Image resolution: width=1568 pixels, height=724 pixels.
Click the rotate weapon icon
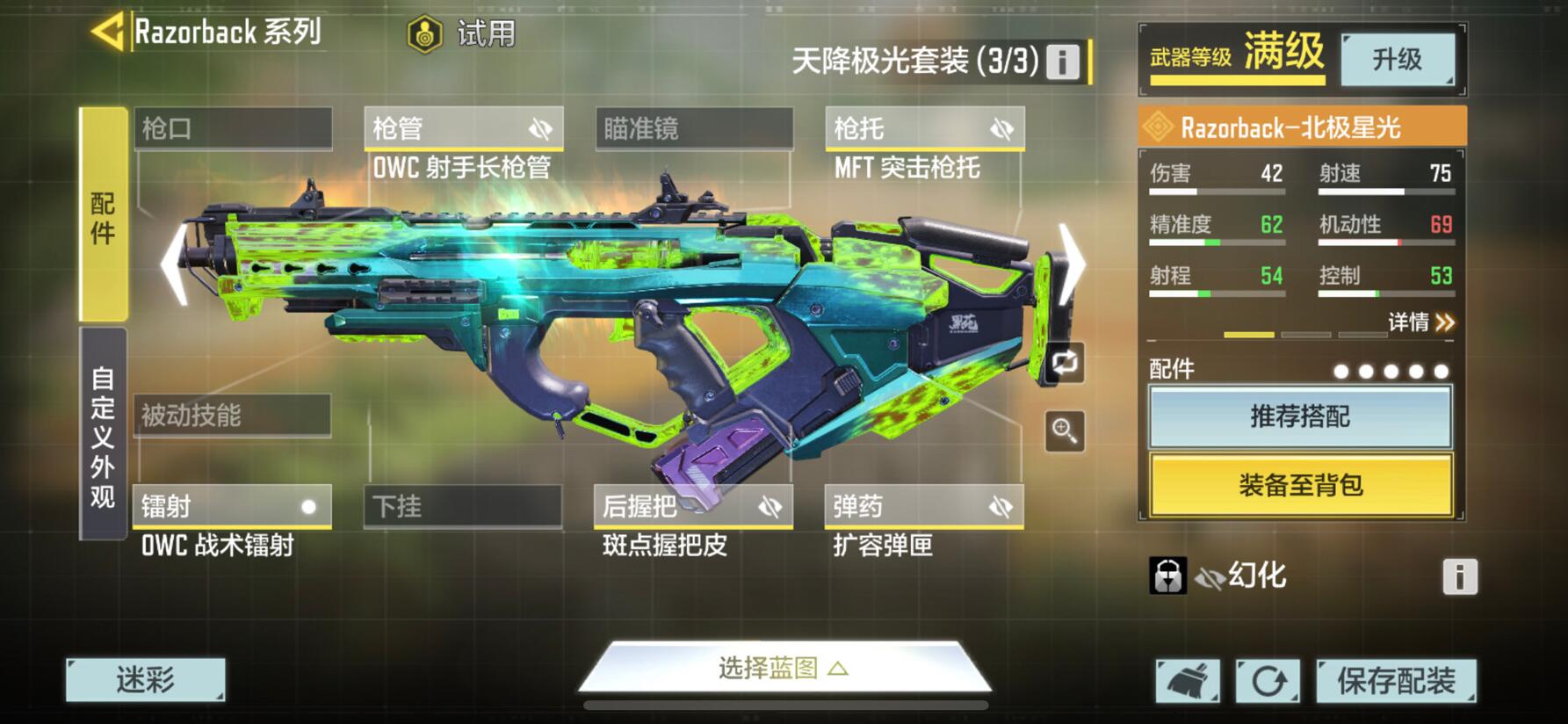(1066, 364)
